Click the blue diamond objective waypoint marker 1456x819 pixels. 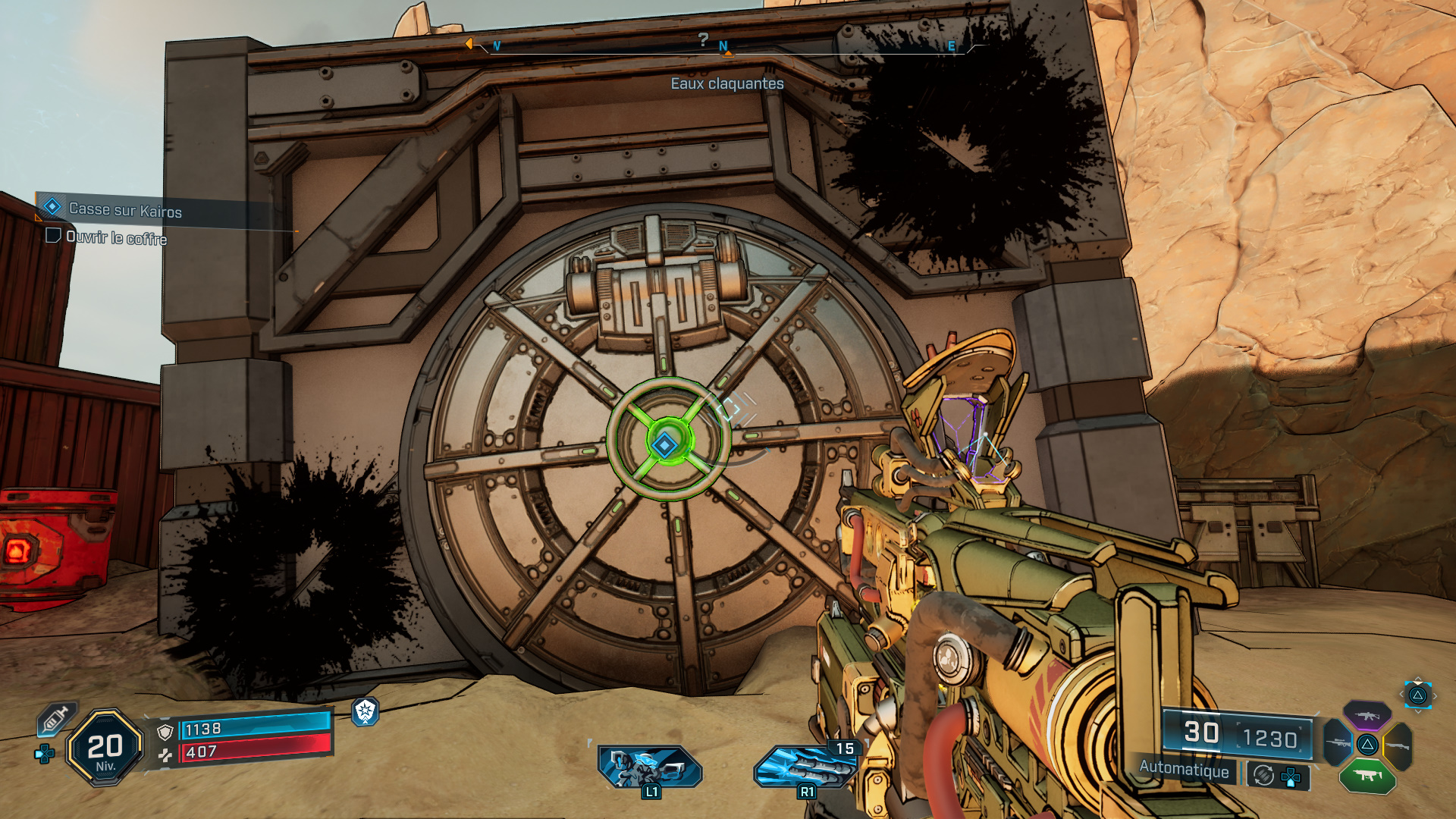664,444
